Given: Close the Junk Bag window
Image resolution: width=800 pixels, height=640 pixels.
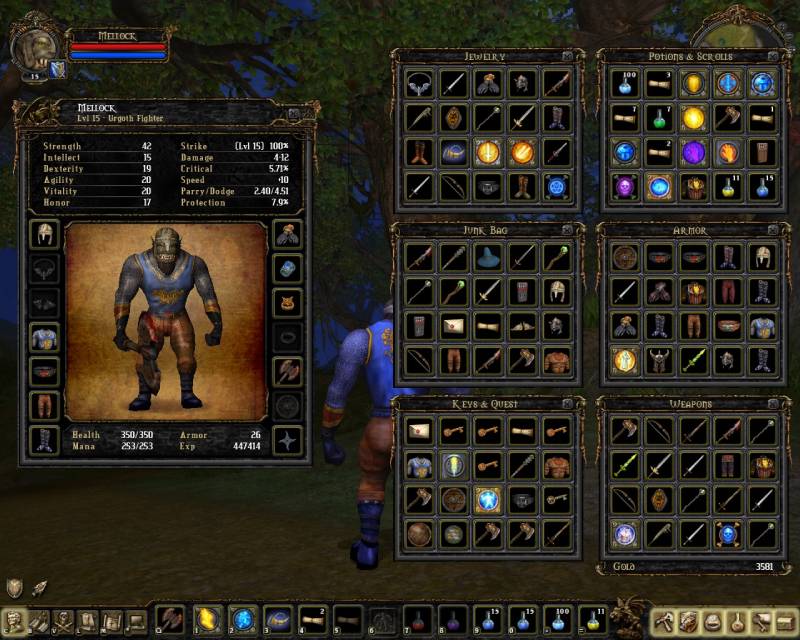Looking at the screenshot, I should pos(567,230).
